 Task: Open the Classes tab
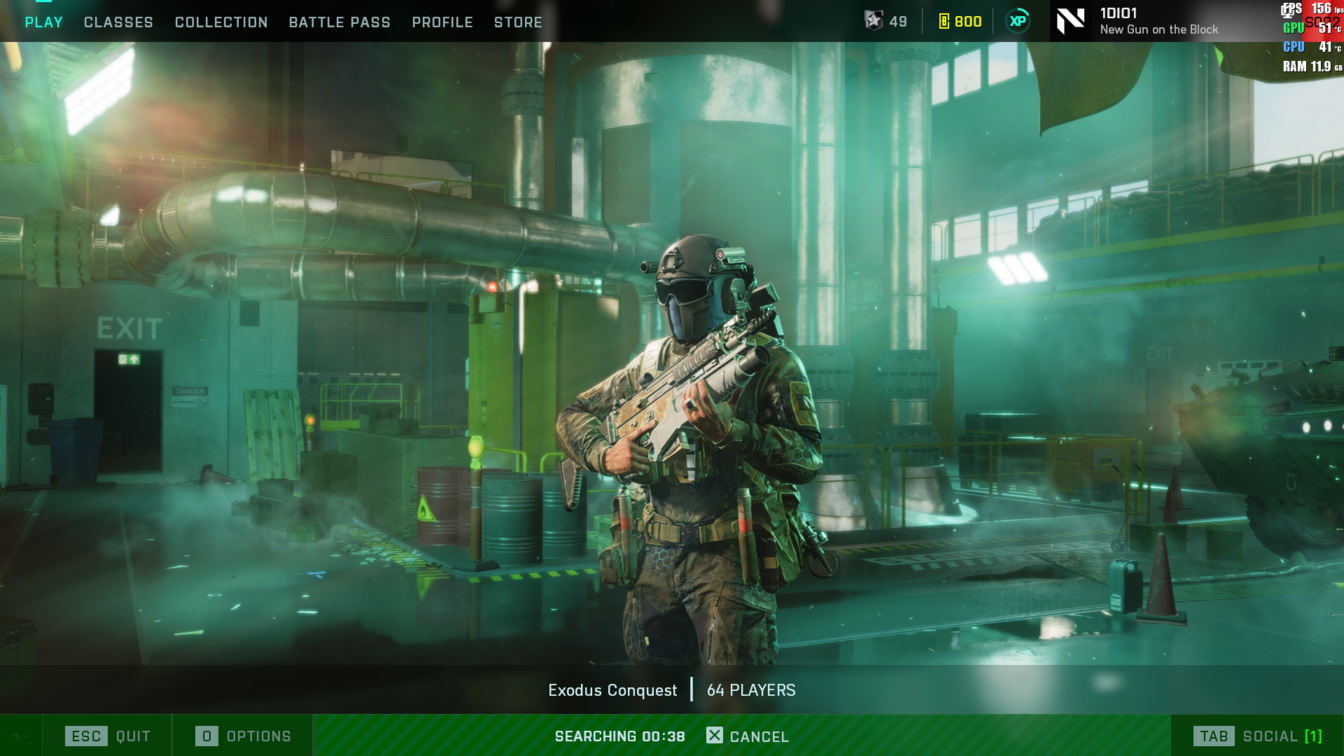click(118, 22)
